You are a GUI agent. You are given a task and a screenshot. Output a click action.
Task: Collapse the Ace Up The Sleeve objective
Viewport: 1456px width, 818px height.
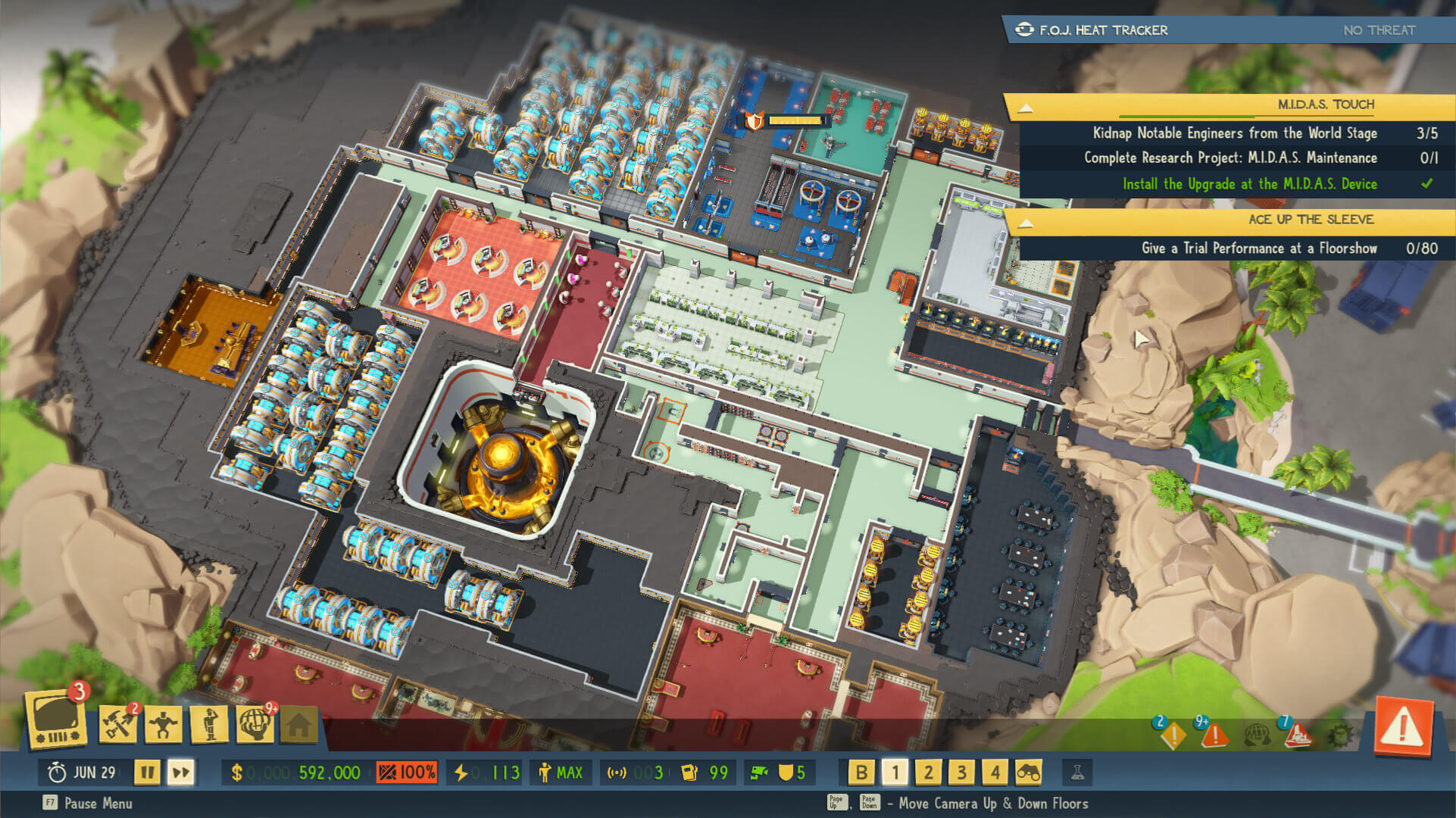point(1026,220)
